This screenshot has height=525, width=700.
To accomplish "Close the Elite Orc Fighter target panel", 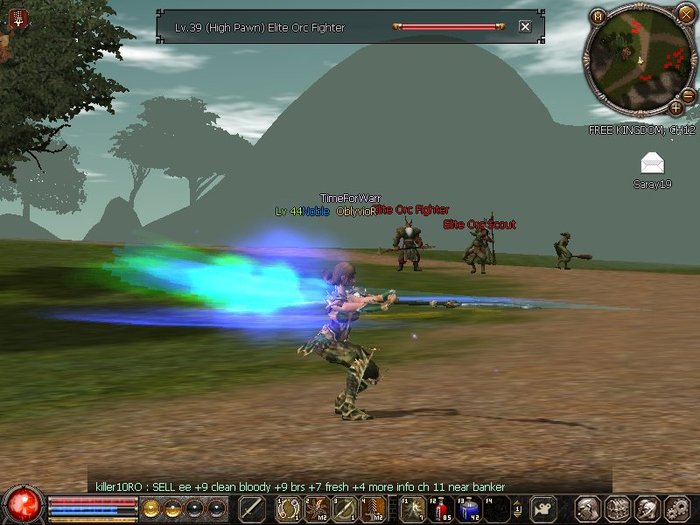I will click(525, 27).
